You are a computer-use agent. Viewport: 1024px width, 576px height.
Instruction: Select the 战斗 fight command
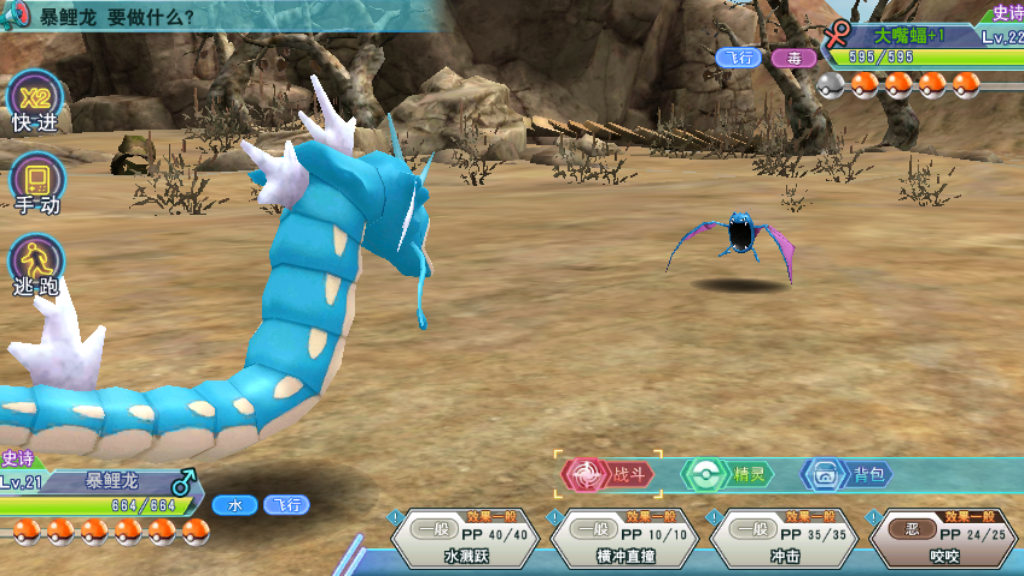610,475
